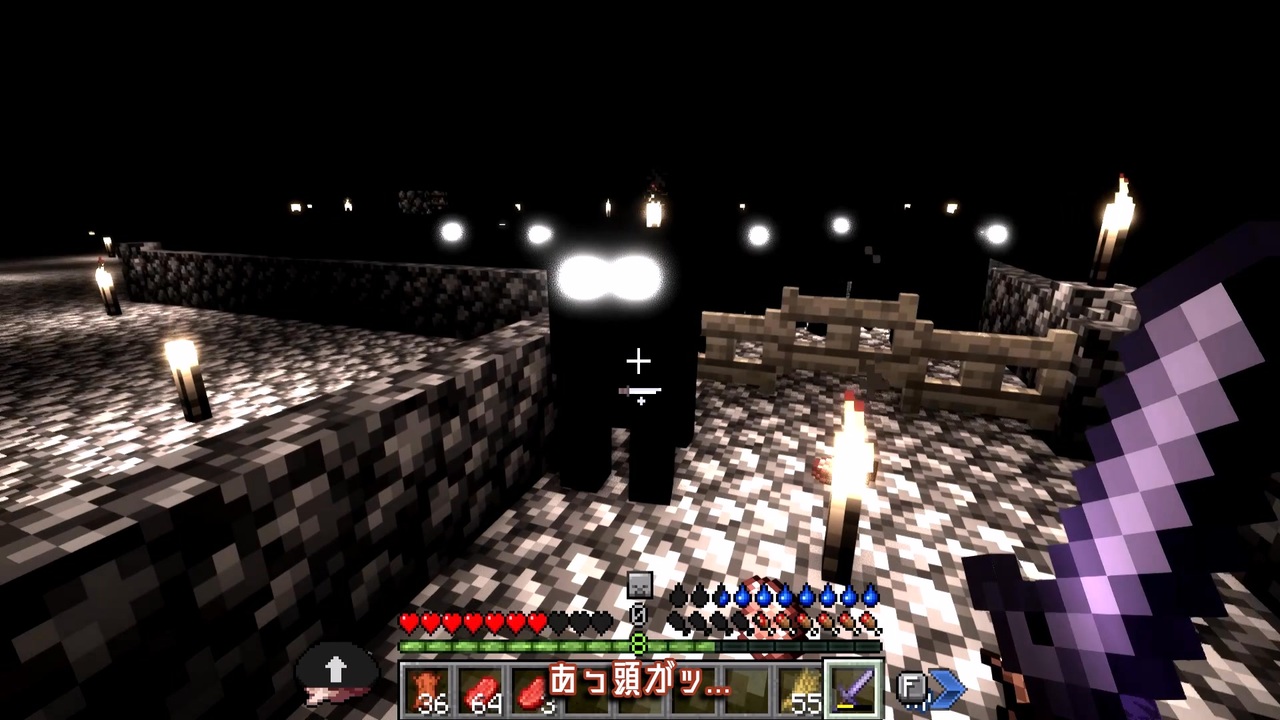Click the rightmost blue droplet indicator
This screenshot has height=720, width=1280.
(x=869, y=595)
